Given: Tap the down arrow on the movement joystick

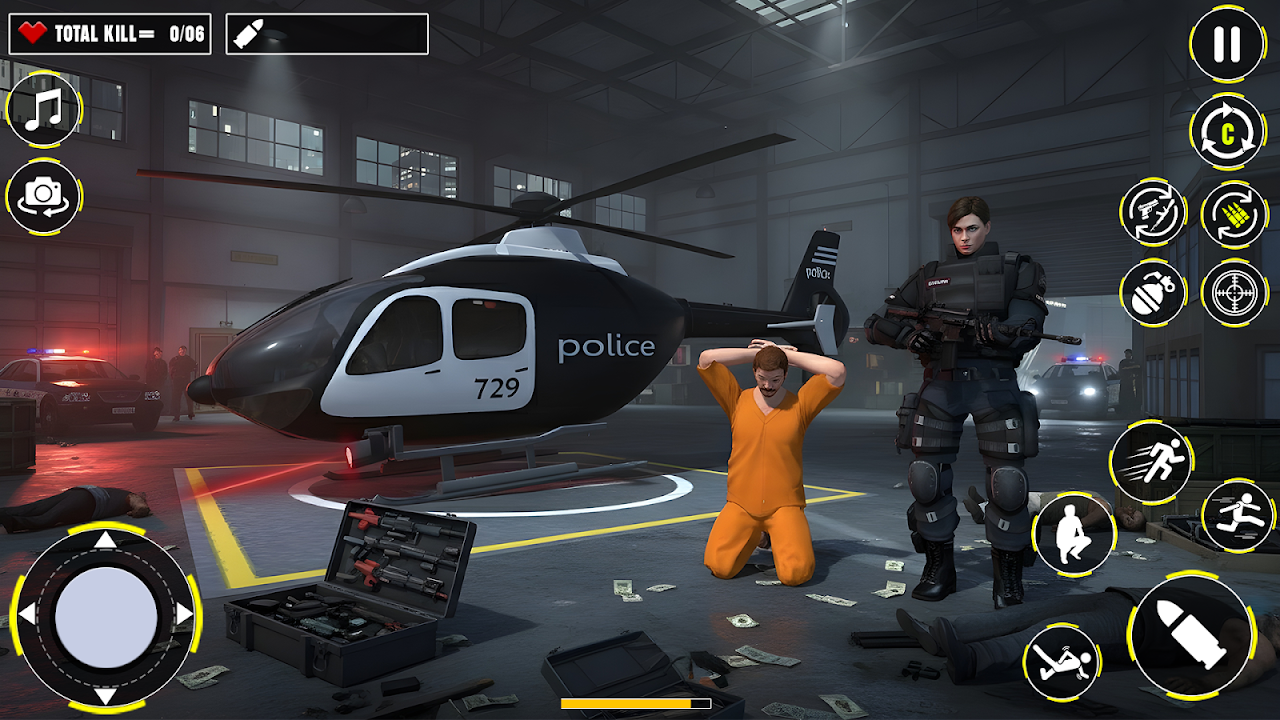Looking at the screenshot, I should click(x=106, y=695).
